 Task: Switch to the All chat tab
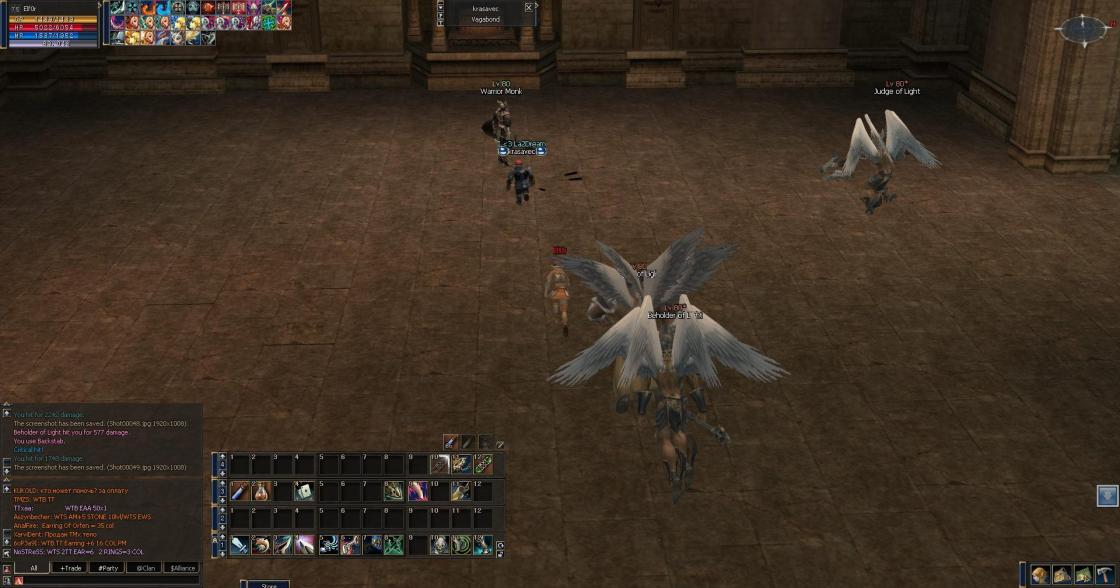(33, 568)
